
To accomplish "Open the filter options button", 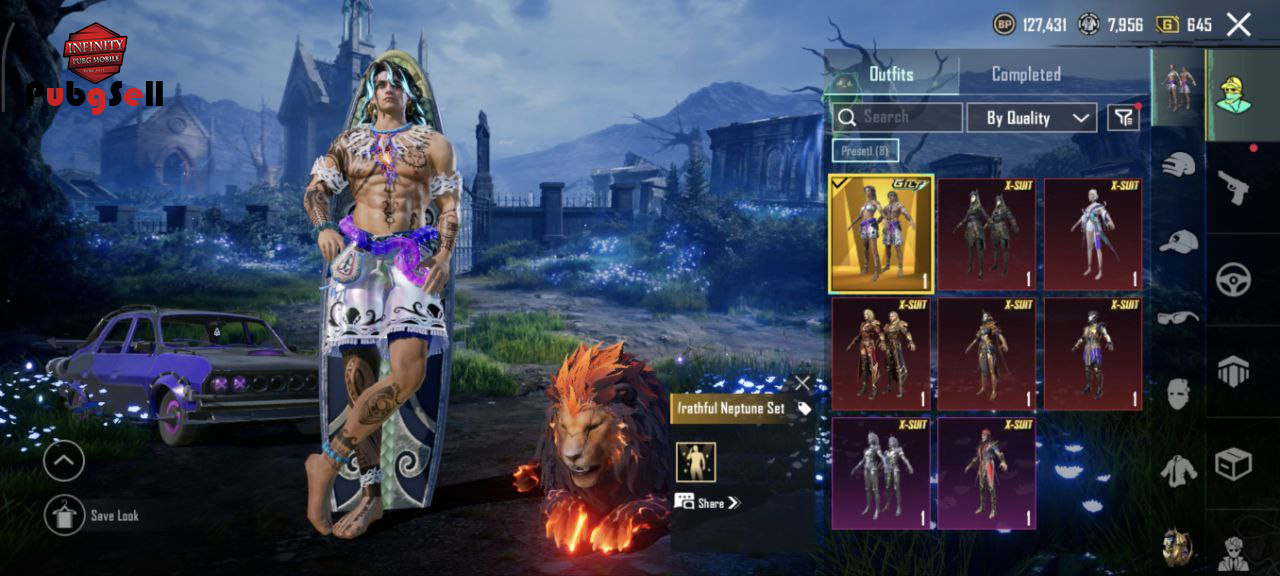I will (x=1124, y=118).
